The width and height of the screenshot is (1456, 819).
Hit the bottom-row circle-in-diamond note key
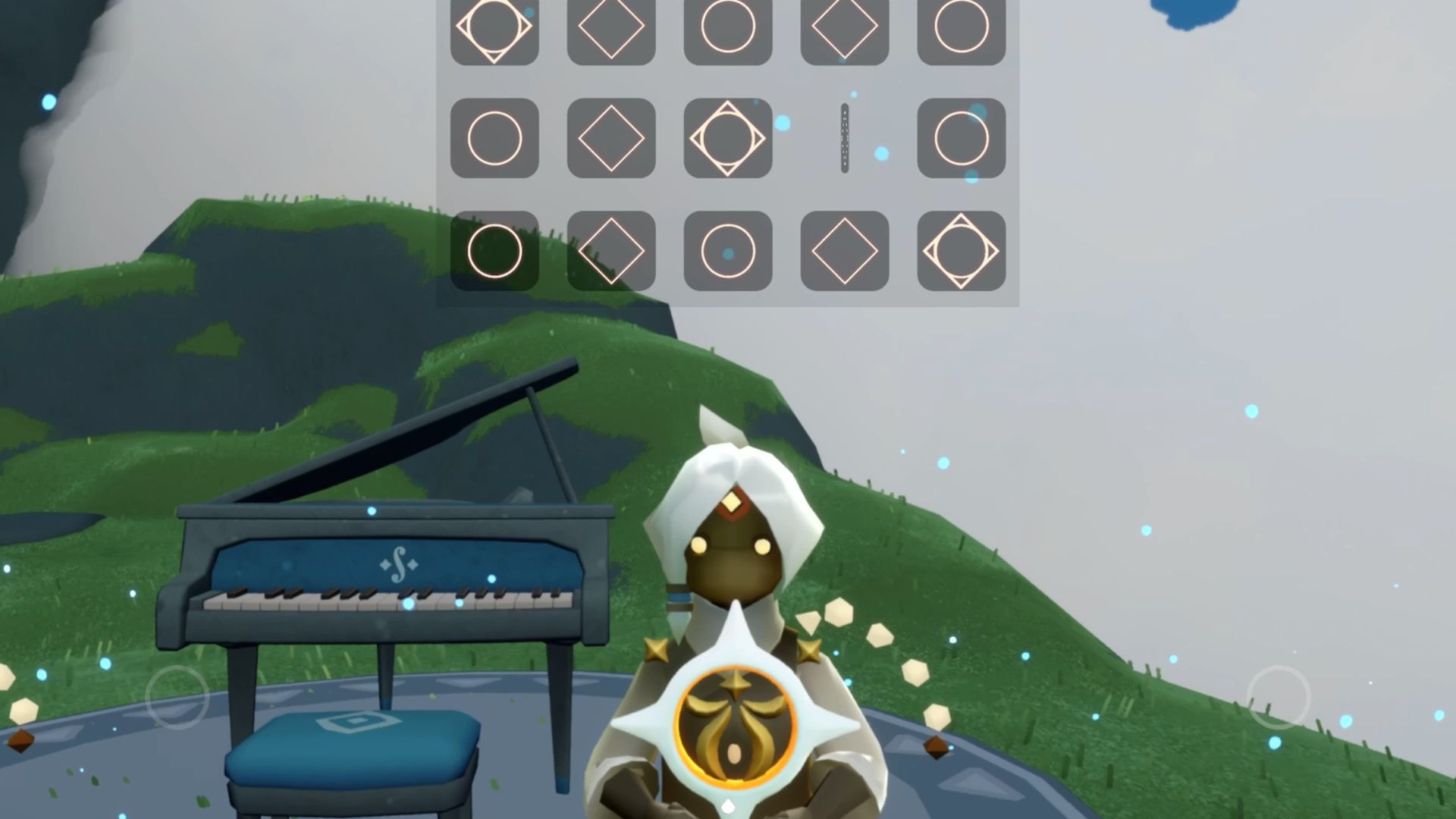[x=961, y=251]
